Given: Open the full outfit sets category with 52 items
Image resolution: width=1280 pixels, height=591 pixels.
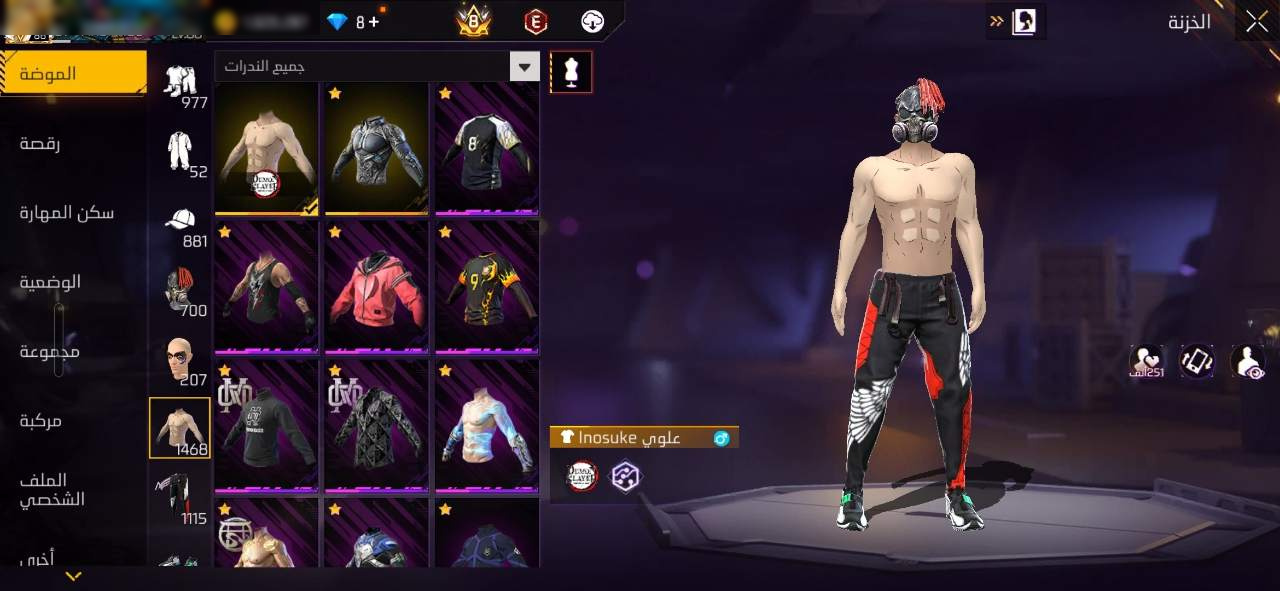Looking at the screenshot, I should point(180,154).
